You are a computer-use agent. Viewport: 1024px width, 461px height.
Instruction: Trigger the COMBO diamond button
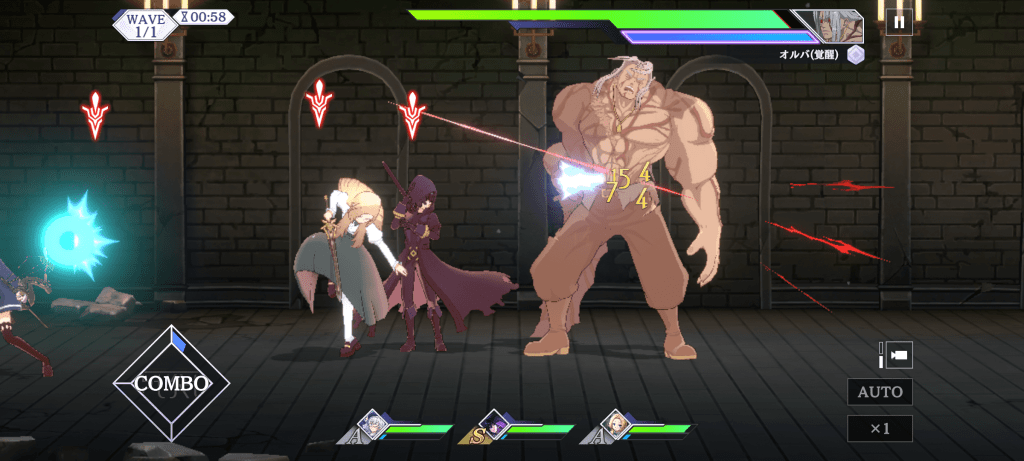pyautogui.click(x=171, y=383)
